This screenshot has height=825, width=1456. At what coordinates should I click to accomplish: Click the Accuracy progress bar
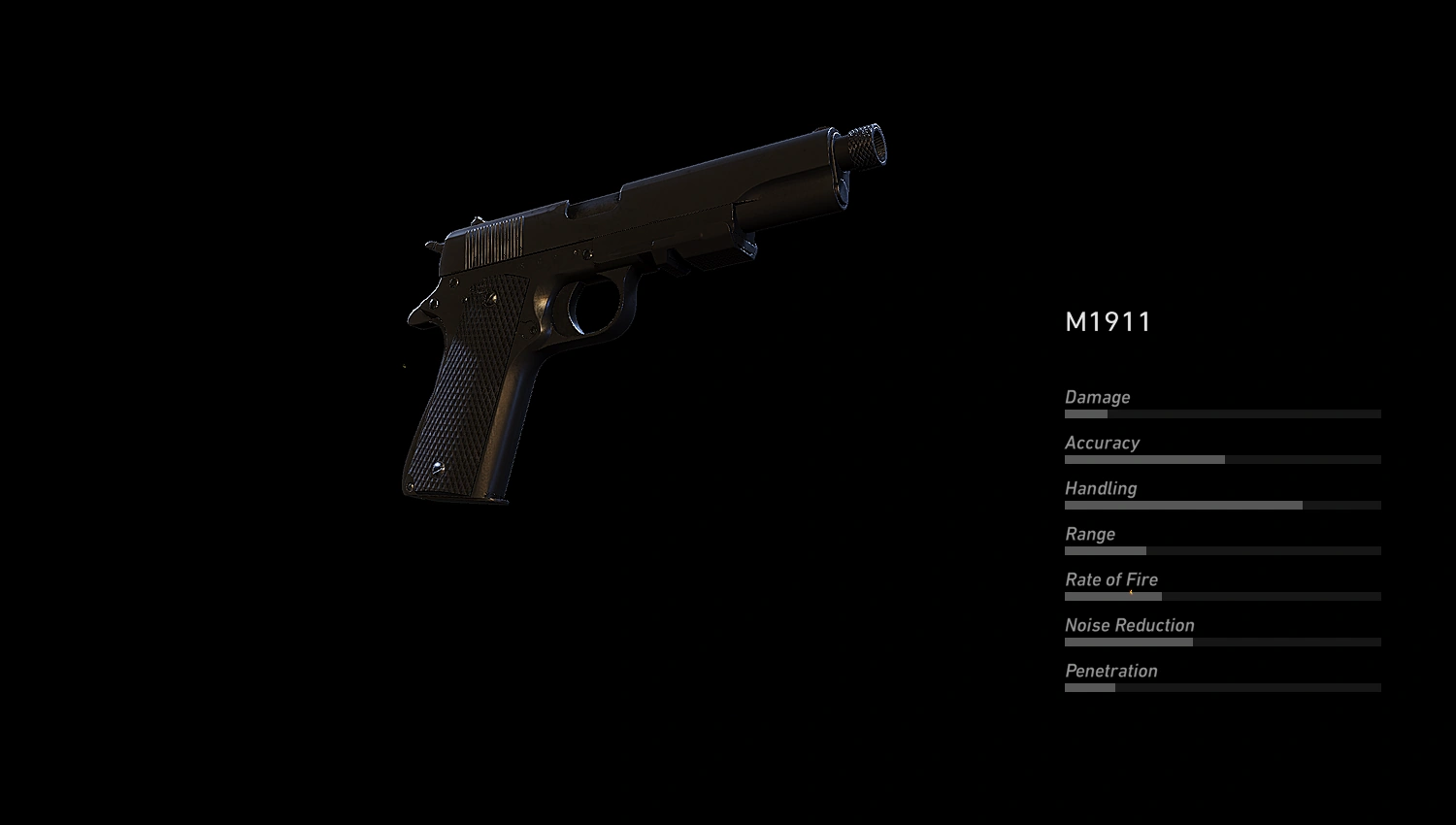(1223, 458)
